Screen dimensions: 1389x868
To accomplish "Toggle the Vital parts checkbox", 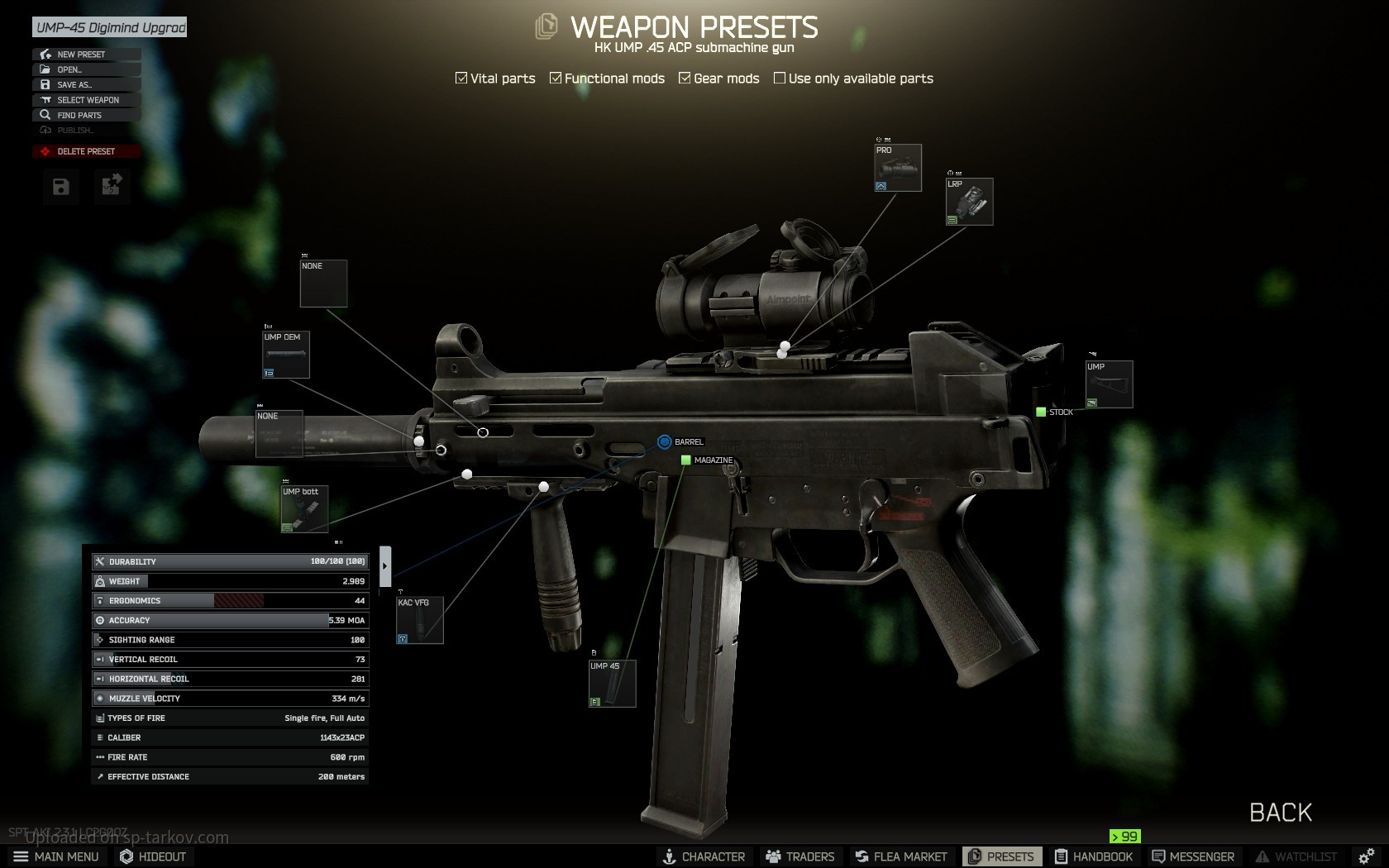I will pyautogui.click(x=461, y=79).
